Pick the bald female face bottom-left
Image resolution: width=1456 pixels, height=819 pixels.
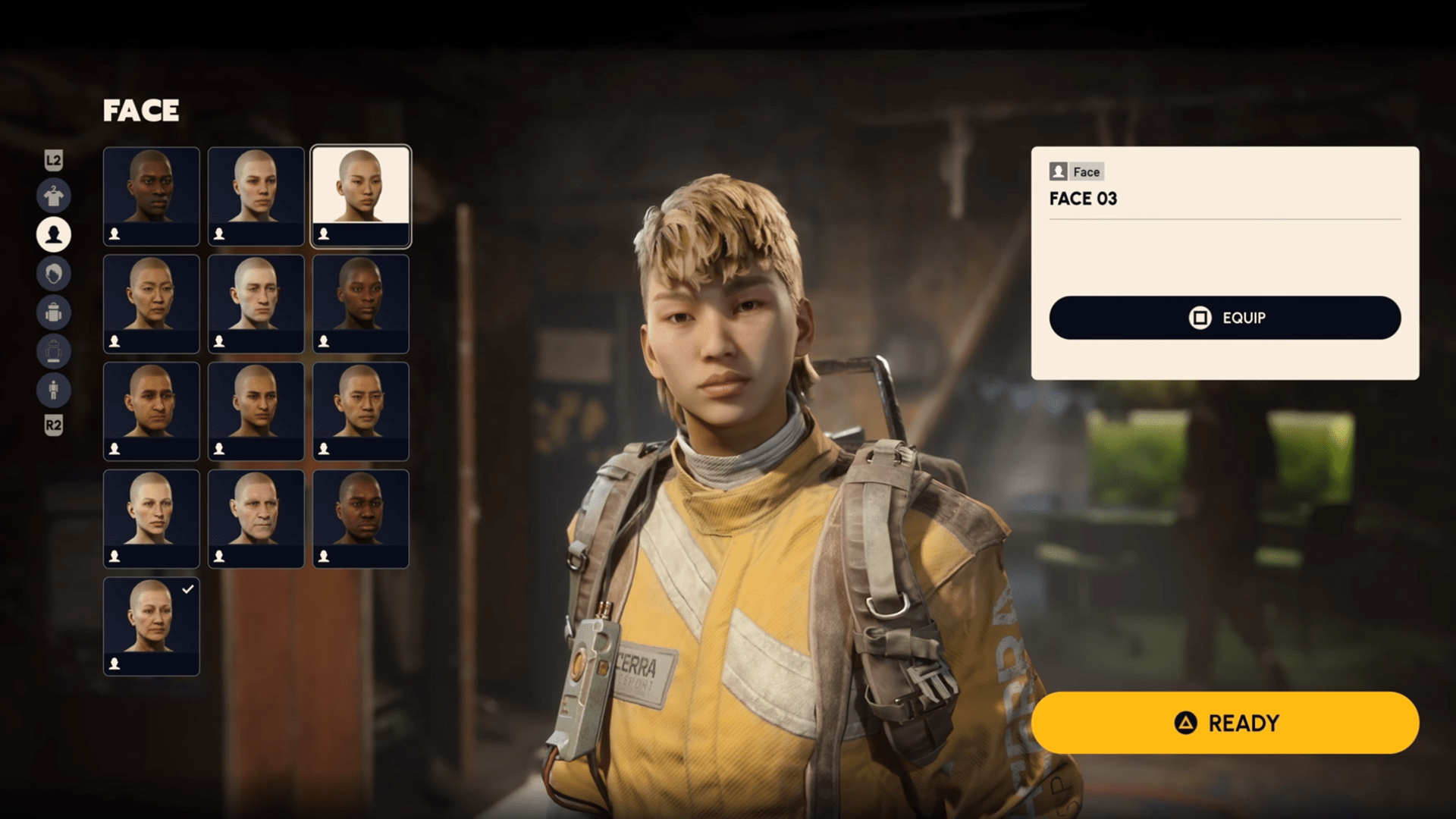151,518
